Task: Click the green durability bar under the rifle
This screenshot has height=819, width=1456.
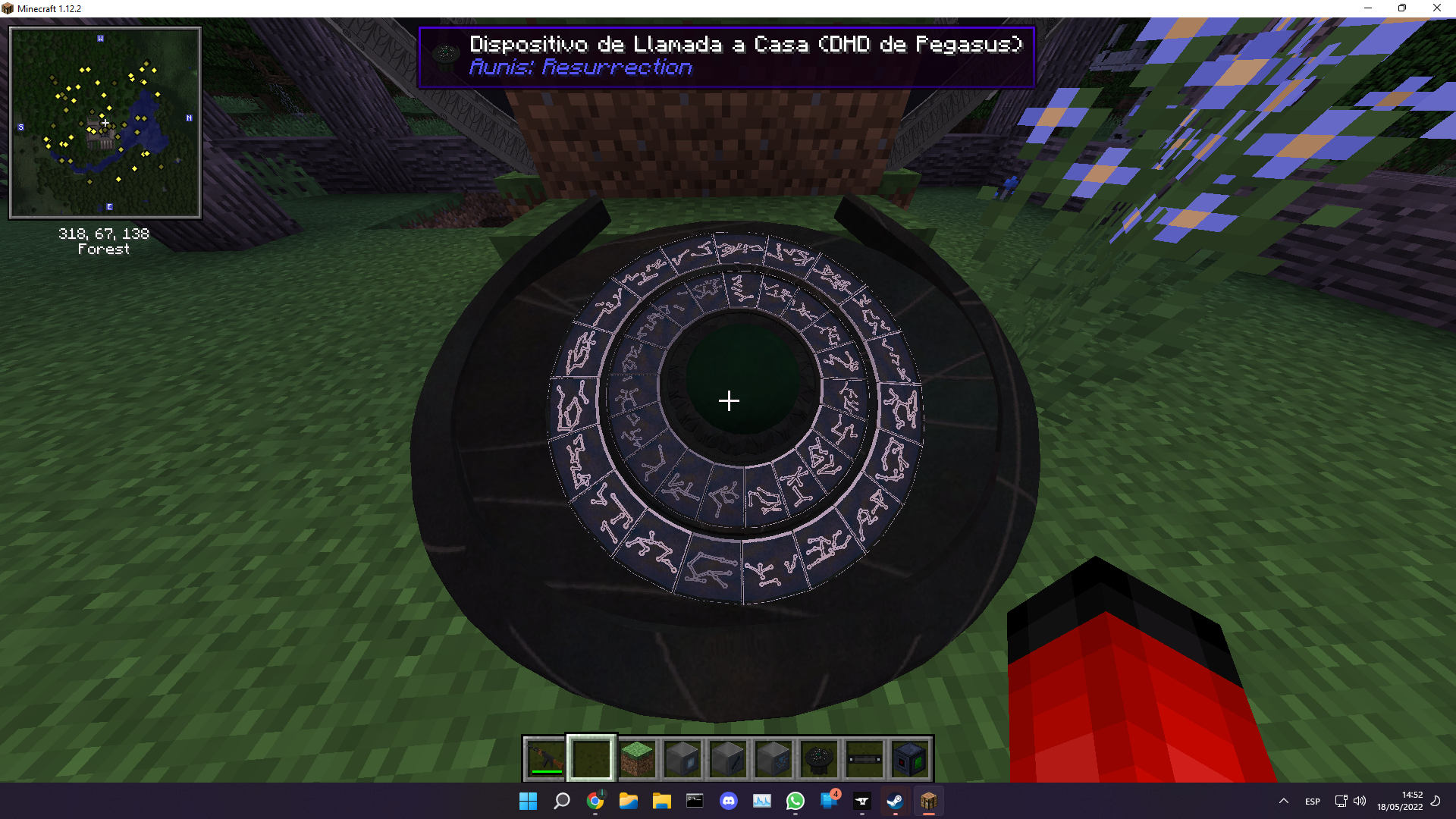Action: 546,771
